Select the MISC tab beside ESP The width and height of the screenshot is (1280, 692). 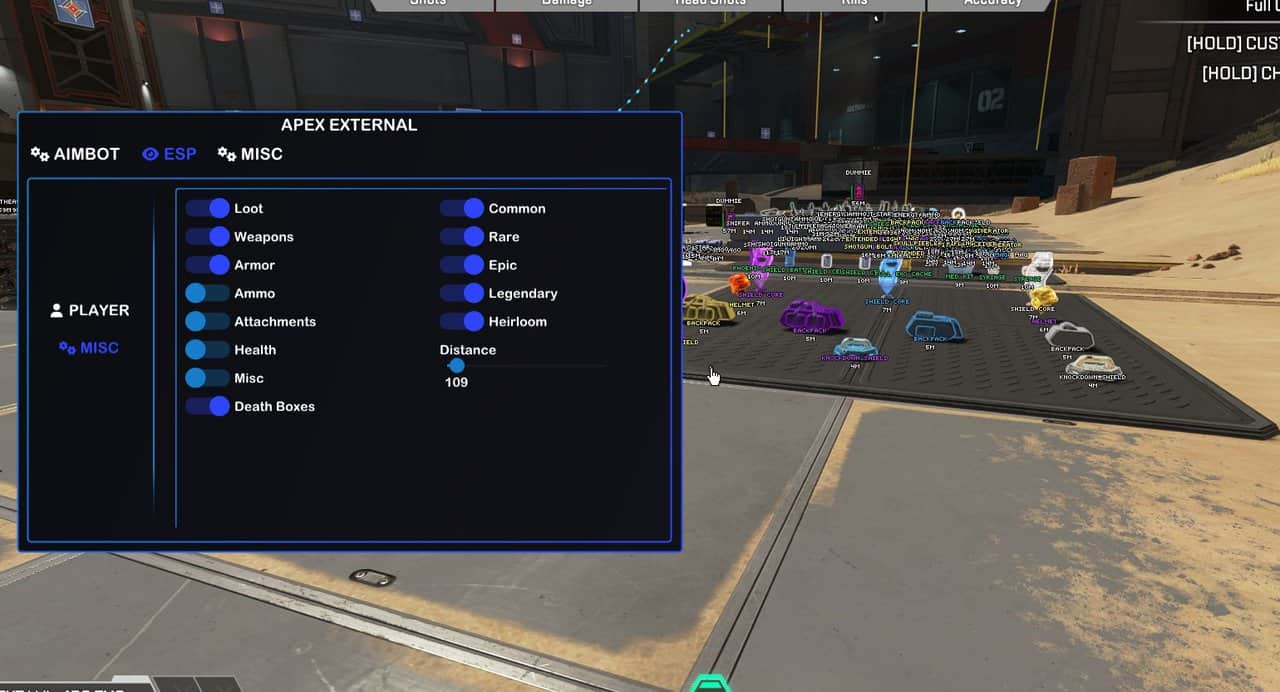click(x=250, y=154)
